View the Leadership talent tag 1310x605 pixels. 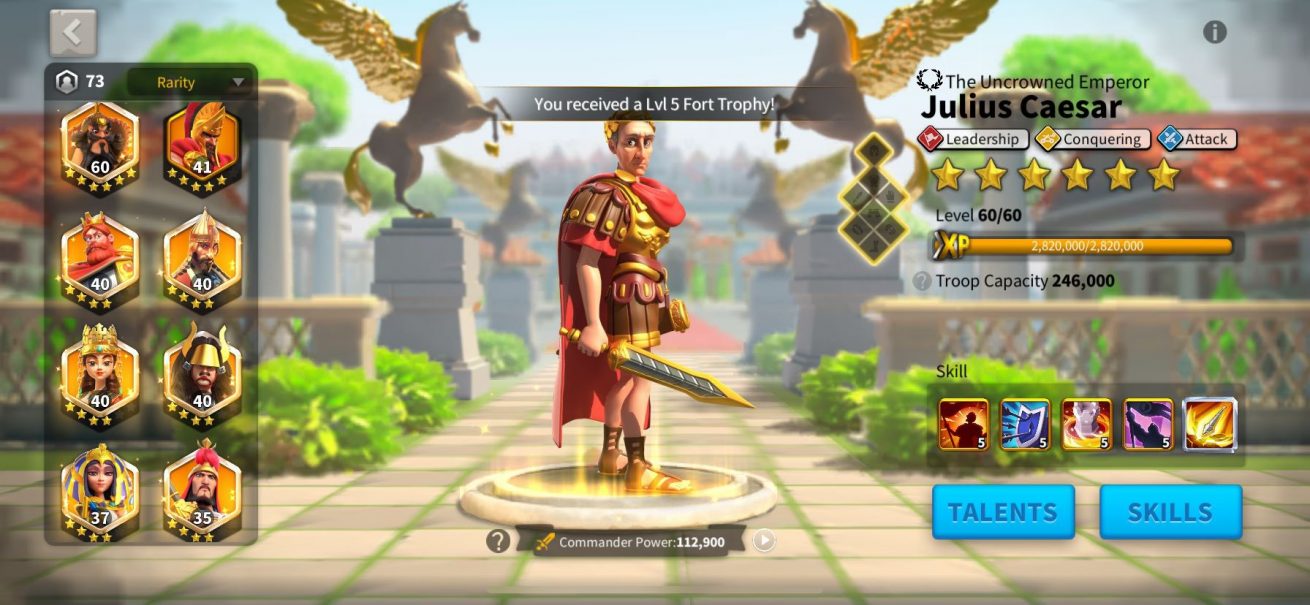pos(974,139)
